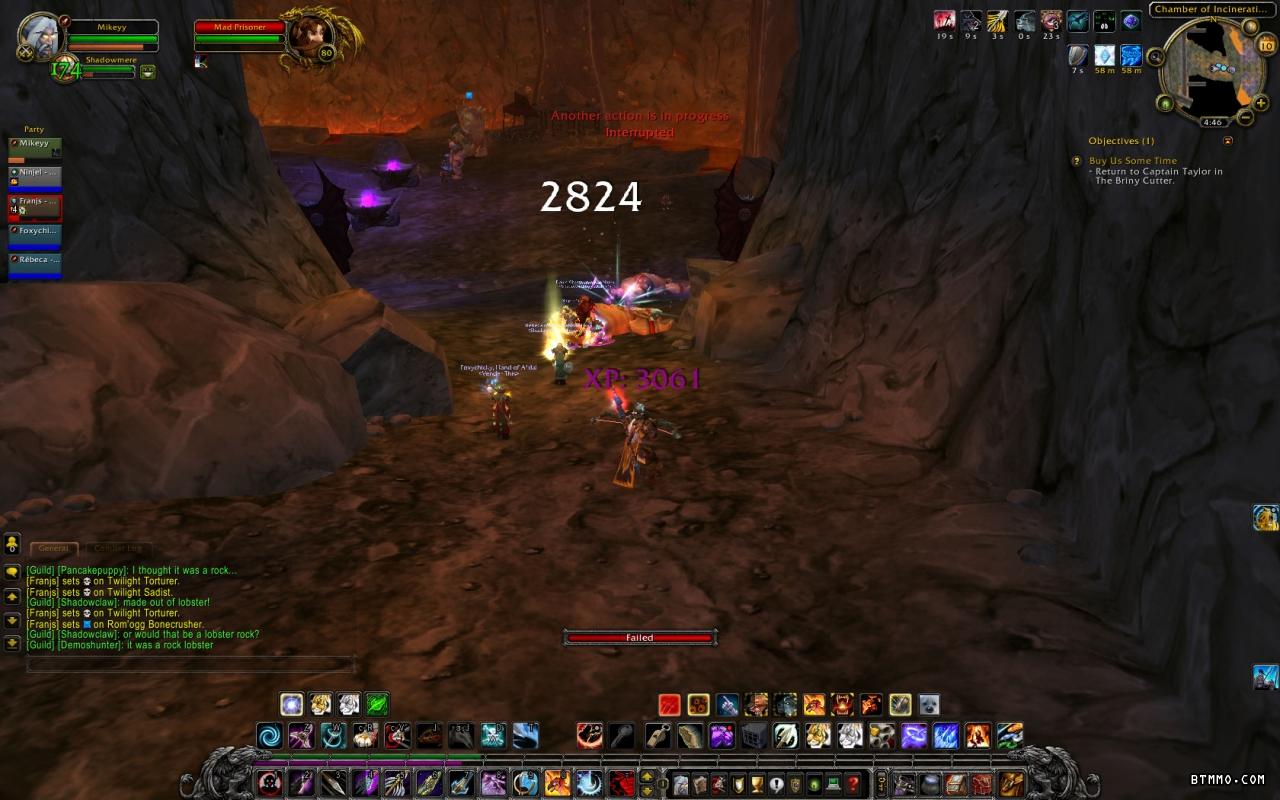Screen dimensions: 1280x800
Task: Open the backpack bag slot
Action: coord(1012,784)
